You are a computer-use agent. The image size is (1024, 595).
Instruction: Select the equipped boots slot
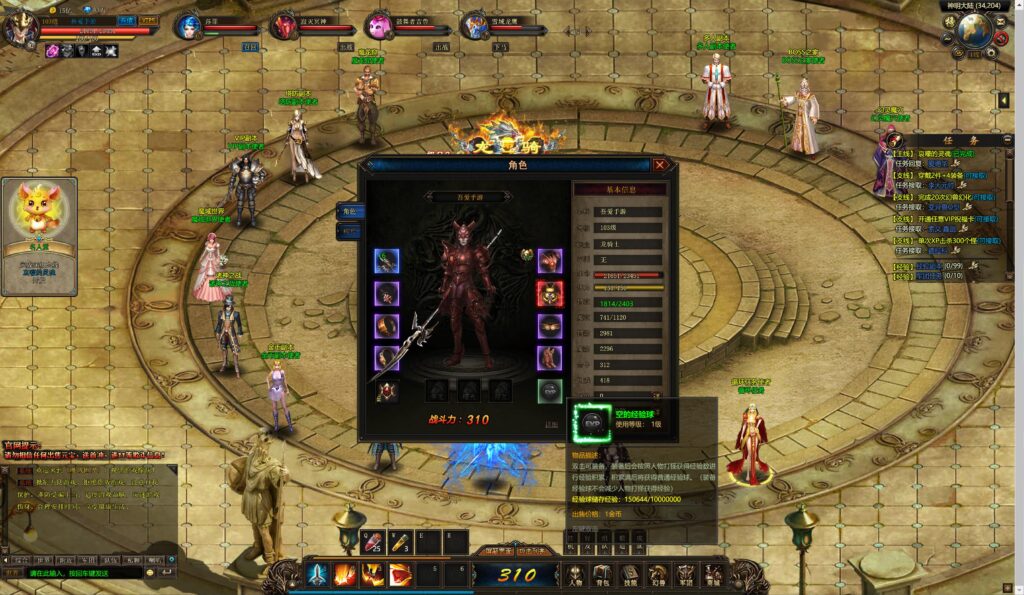click(x=550, y=358)
